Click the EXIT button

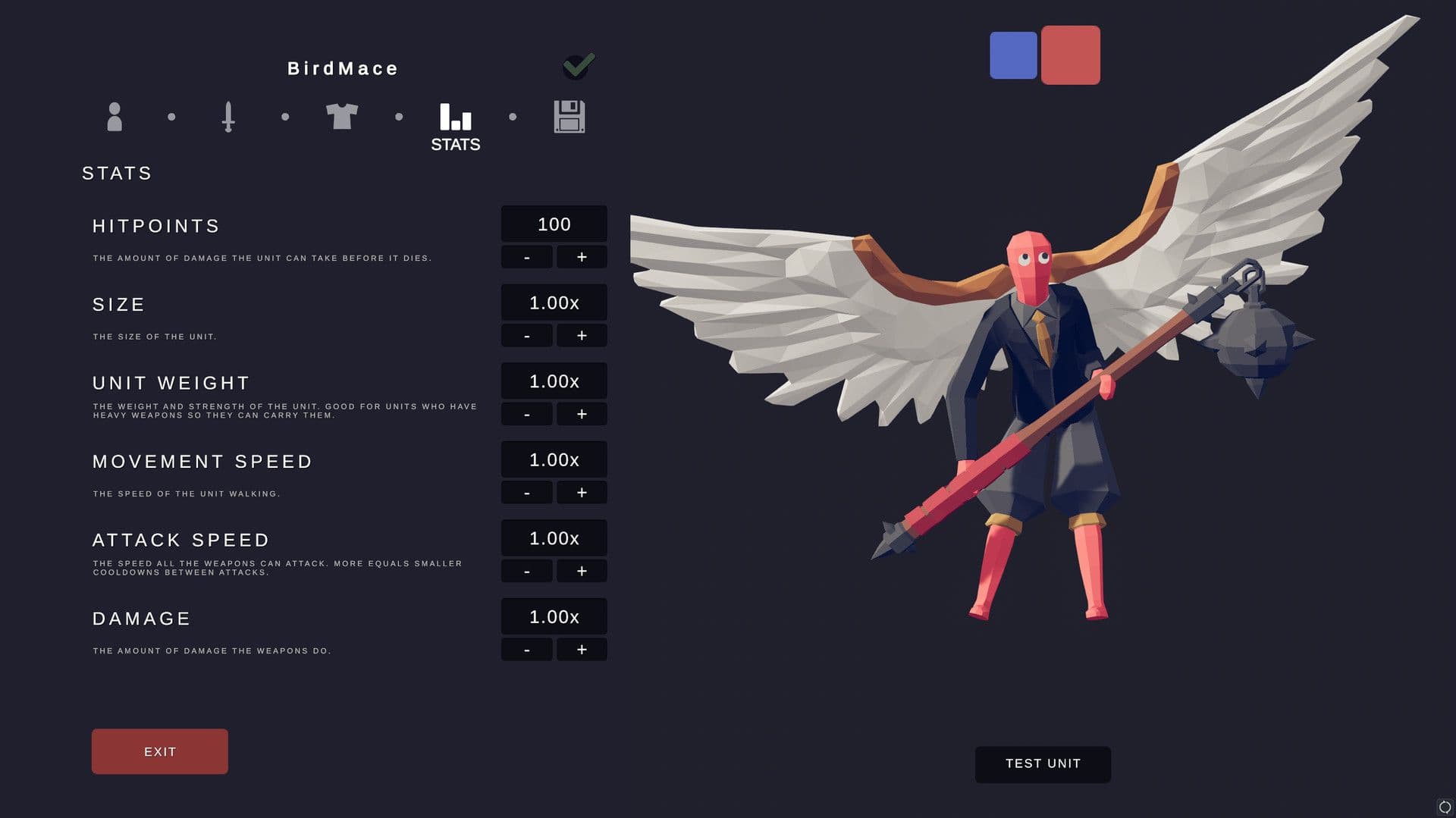tap(159, 751)
